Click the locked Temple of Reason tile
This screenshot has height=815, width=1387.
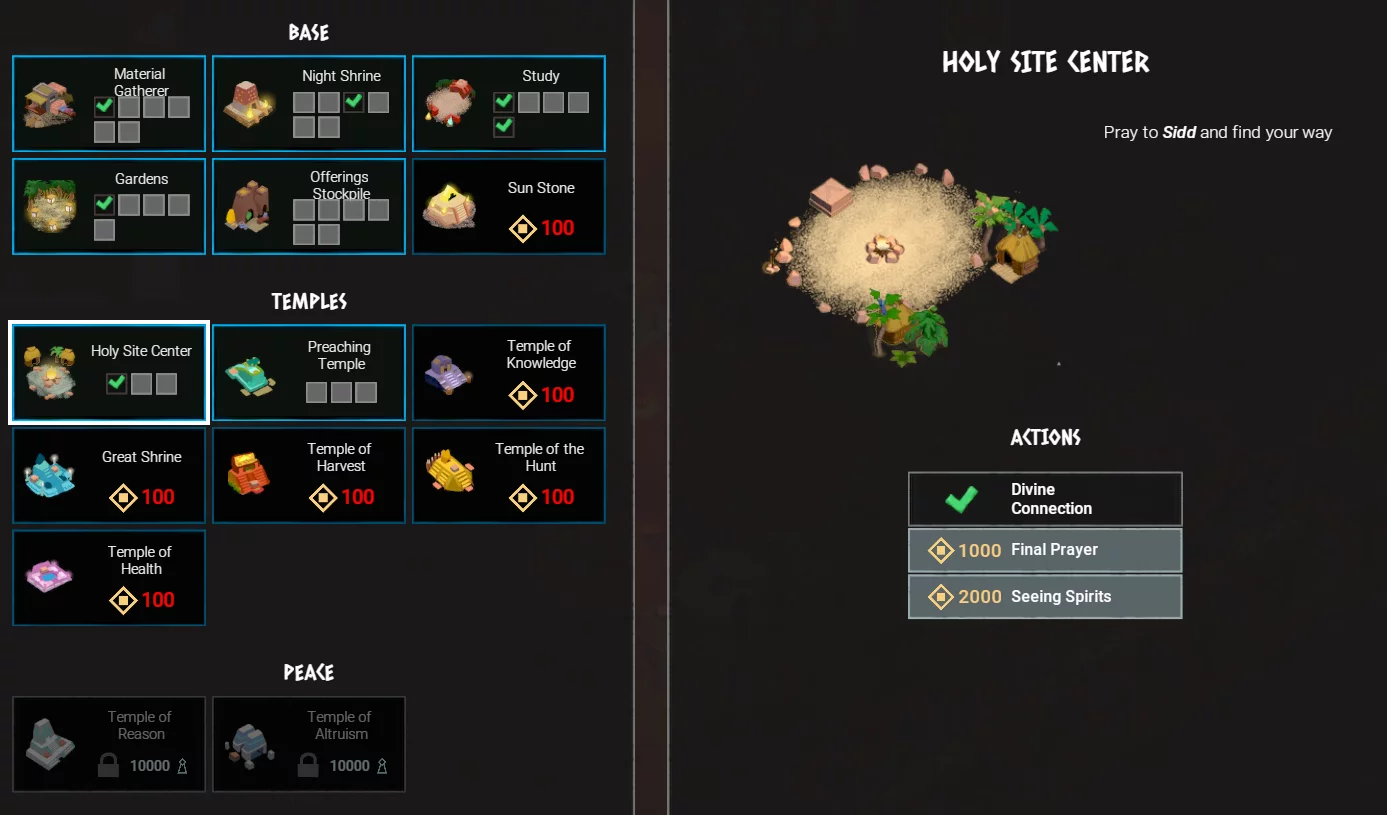[x=109, y=744]
